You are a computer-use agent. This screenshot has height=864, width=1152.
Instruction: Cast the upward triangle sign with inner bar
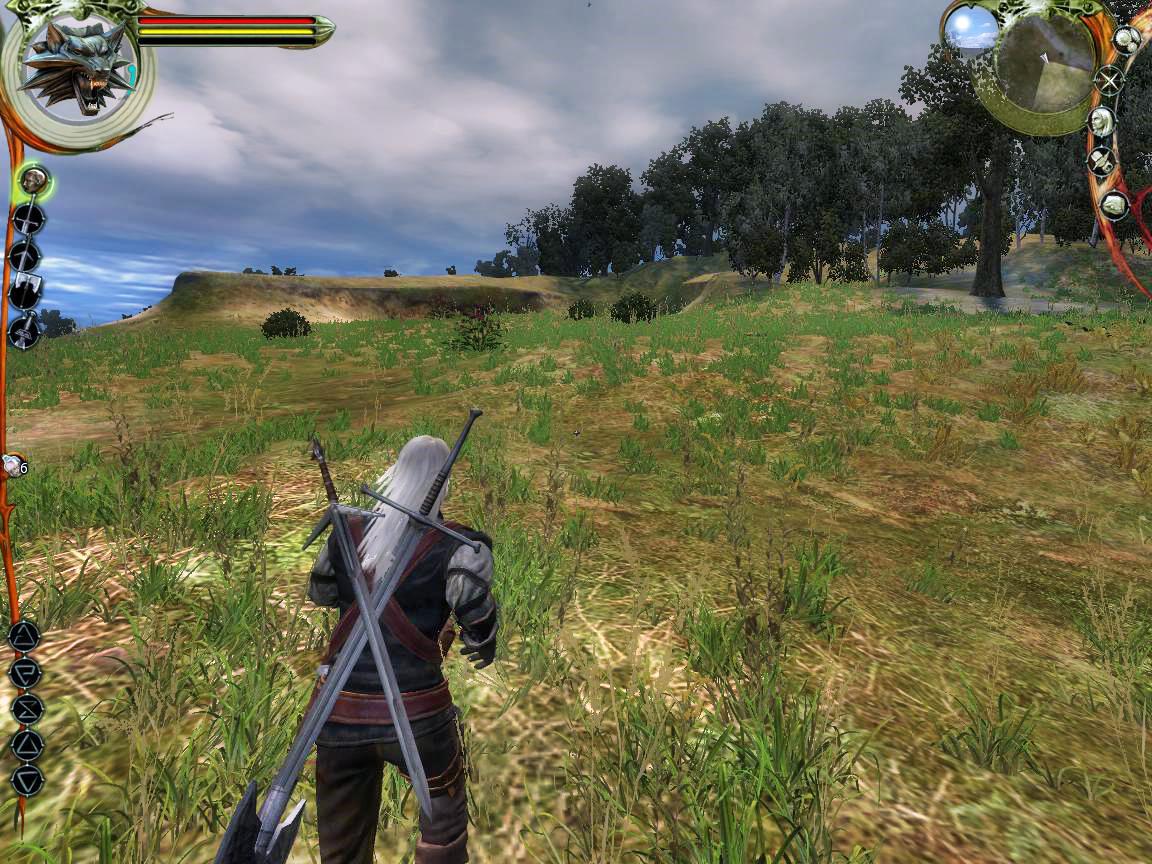[24, 636]
